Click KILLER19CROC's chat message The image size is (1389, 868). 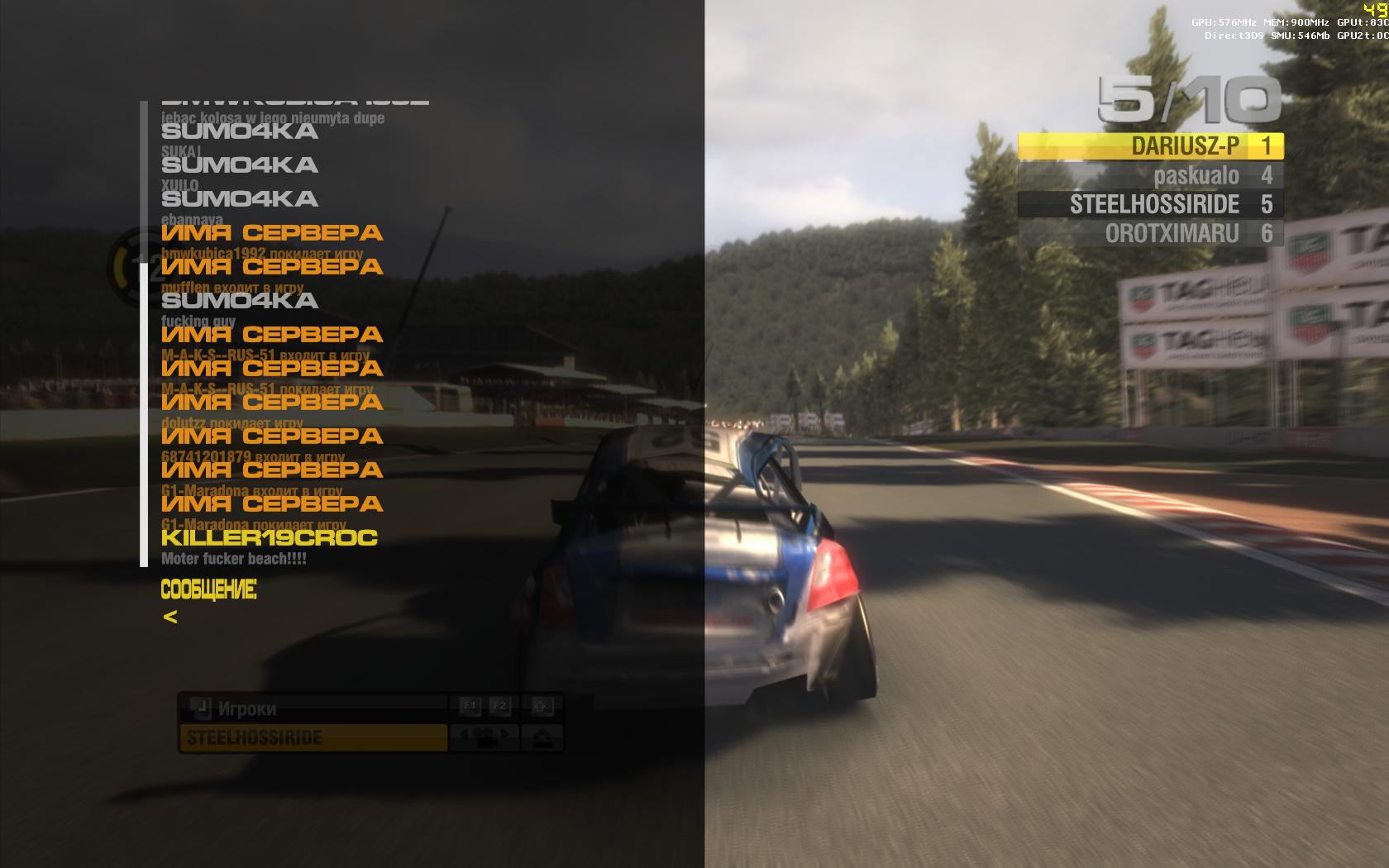[234, 559]
